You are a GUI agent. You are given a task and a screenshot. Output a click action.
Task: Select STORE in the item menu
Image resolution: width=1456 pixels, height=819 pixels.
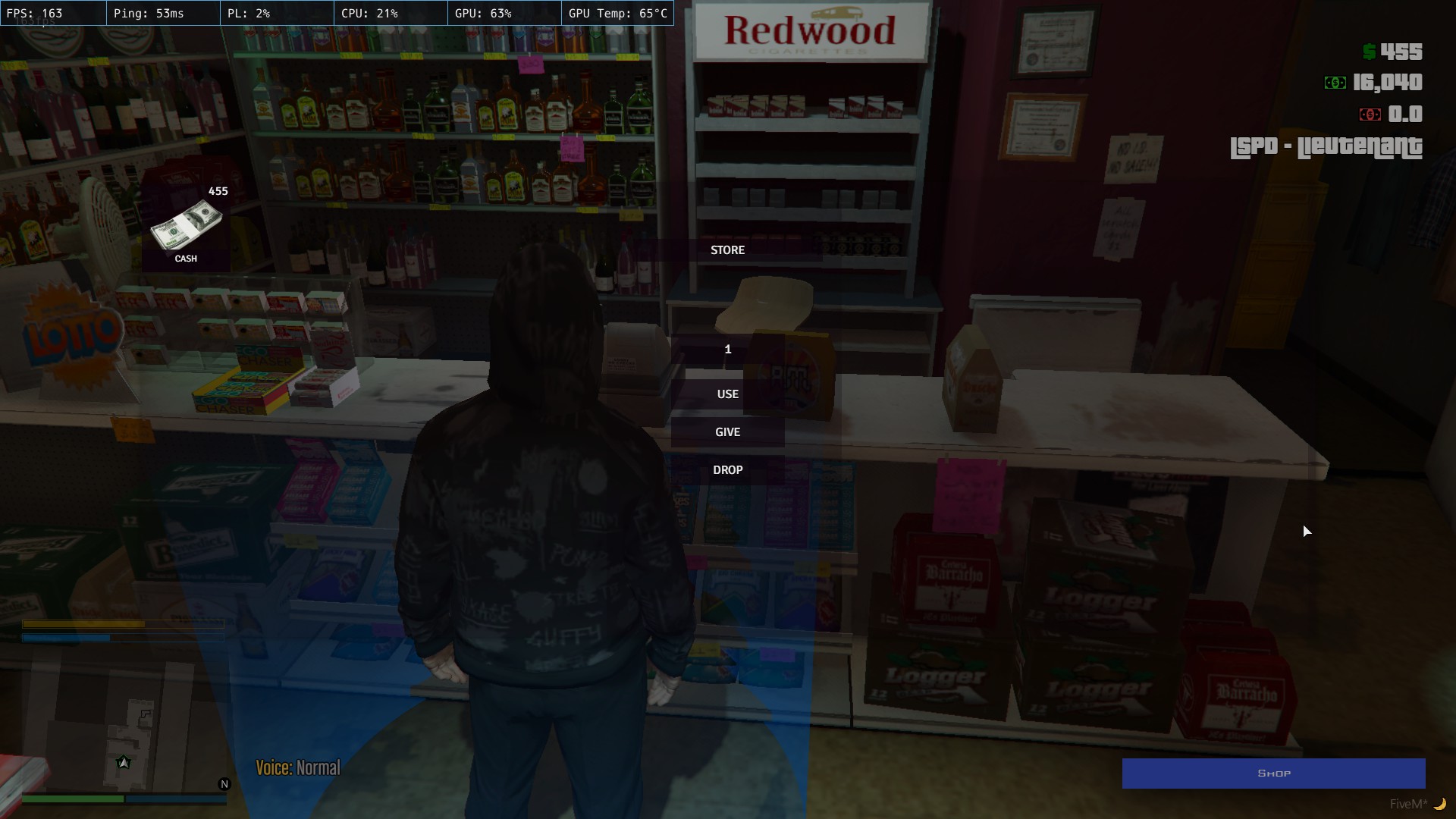pos(727,249)
